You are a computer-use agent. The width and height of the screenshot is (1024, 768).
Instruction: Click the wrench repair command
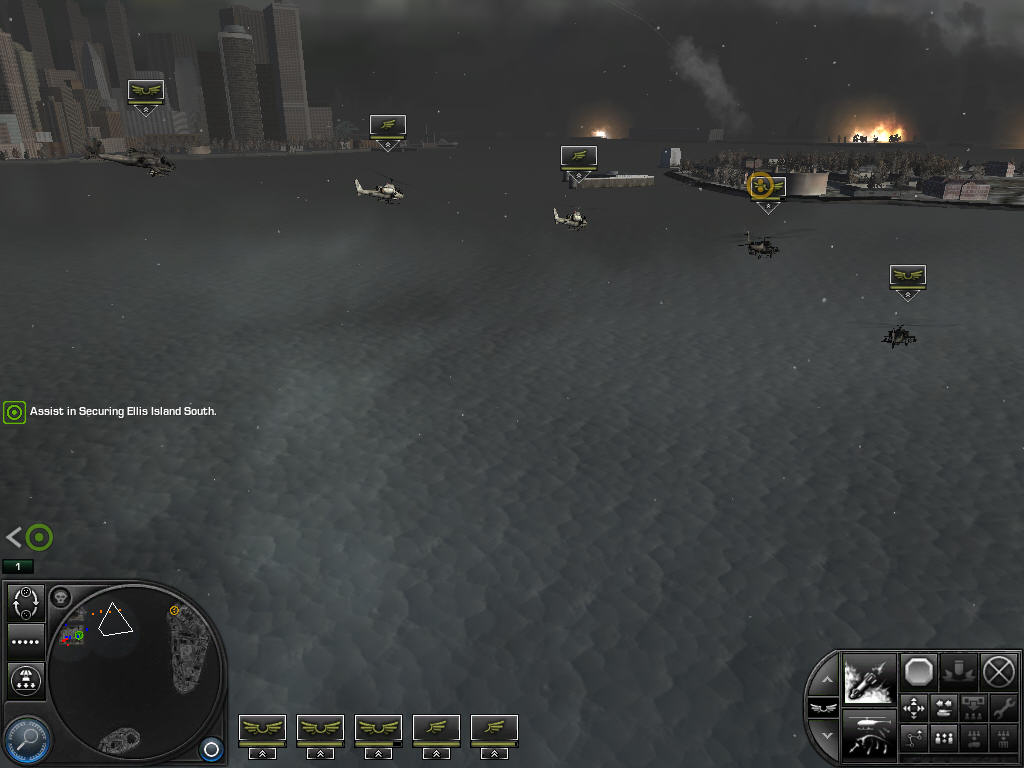(1003, 708)
